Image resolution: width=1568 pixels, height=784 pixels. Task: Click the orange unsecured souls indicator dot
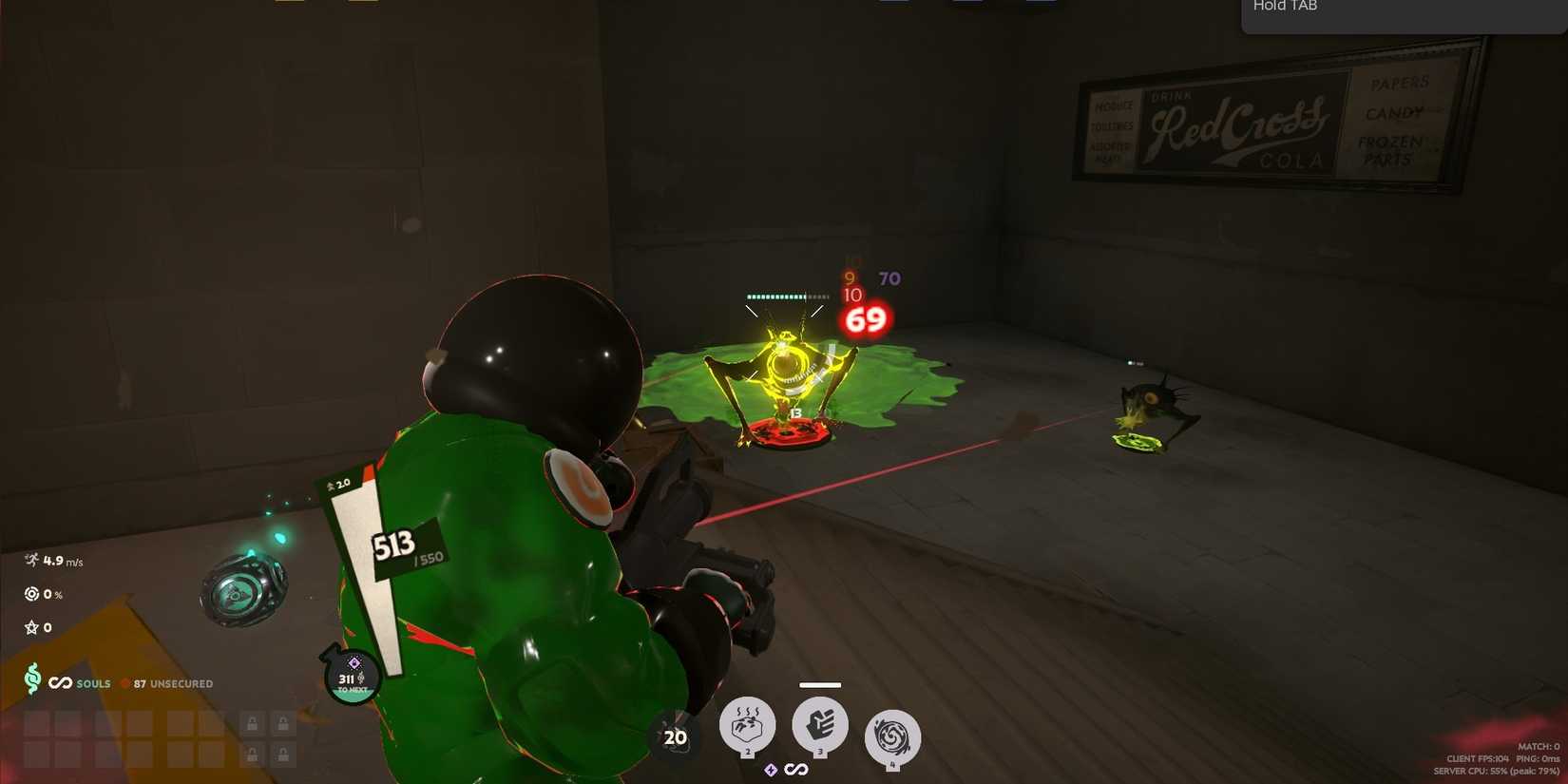click(124, 682)
